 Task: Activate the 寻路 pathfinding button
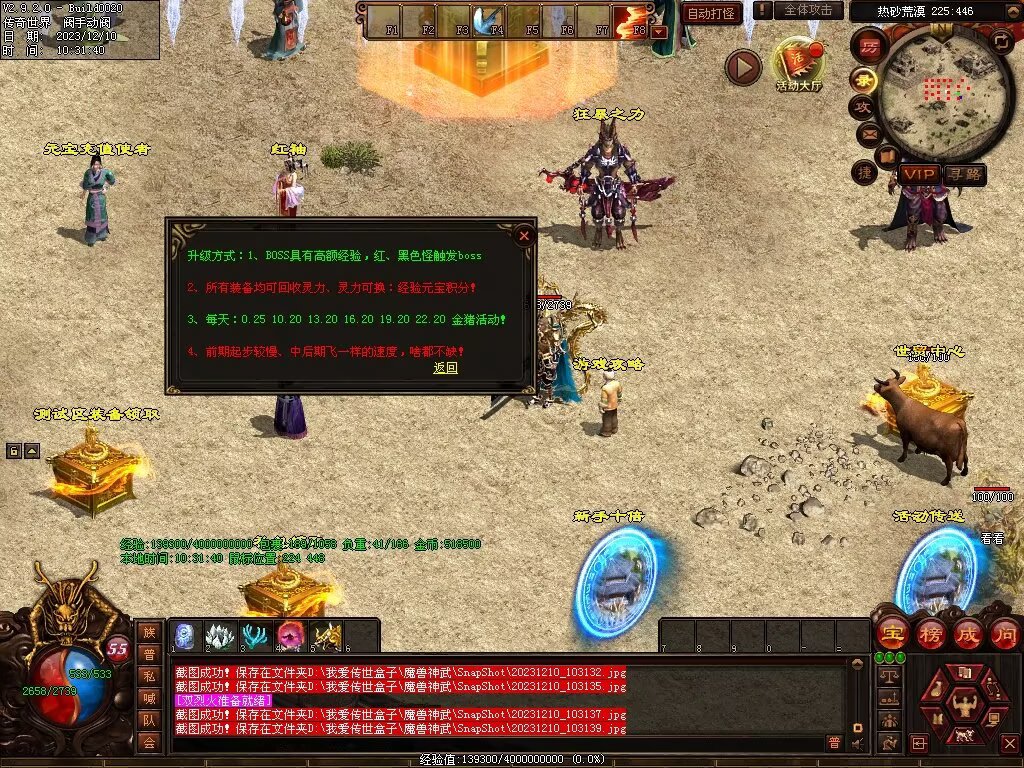coord(965,174)
